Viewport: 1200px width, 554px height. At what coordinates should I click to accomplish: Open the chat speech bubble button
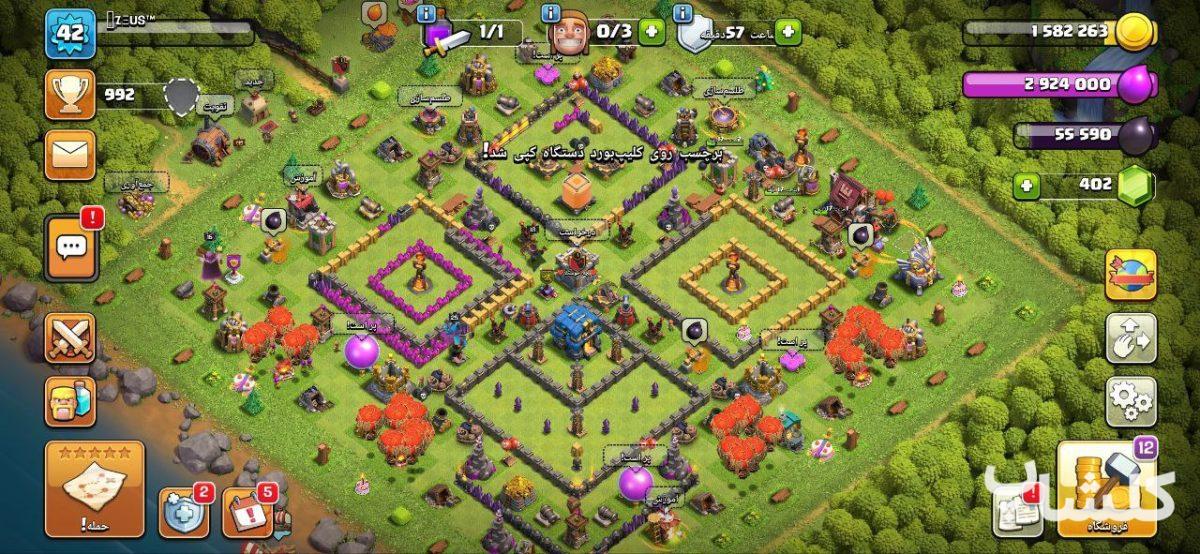pos(70,246)
